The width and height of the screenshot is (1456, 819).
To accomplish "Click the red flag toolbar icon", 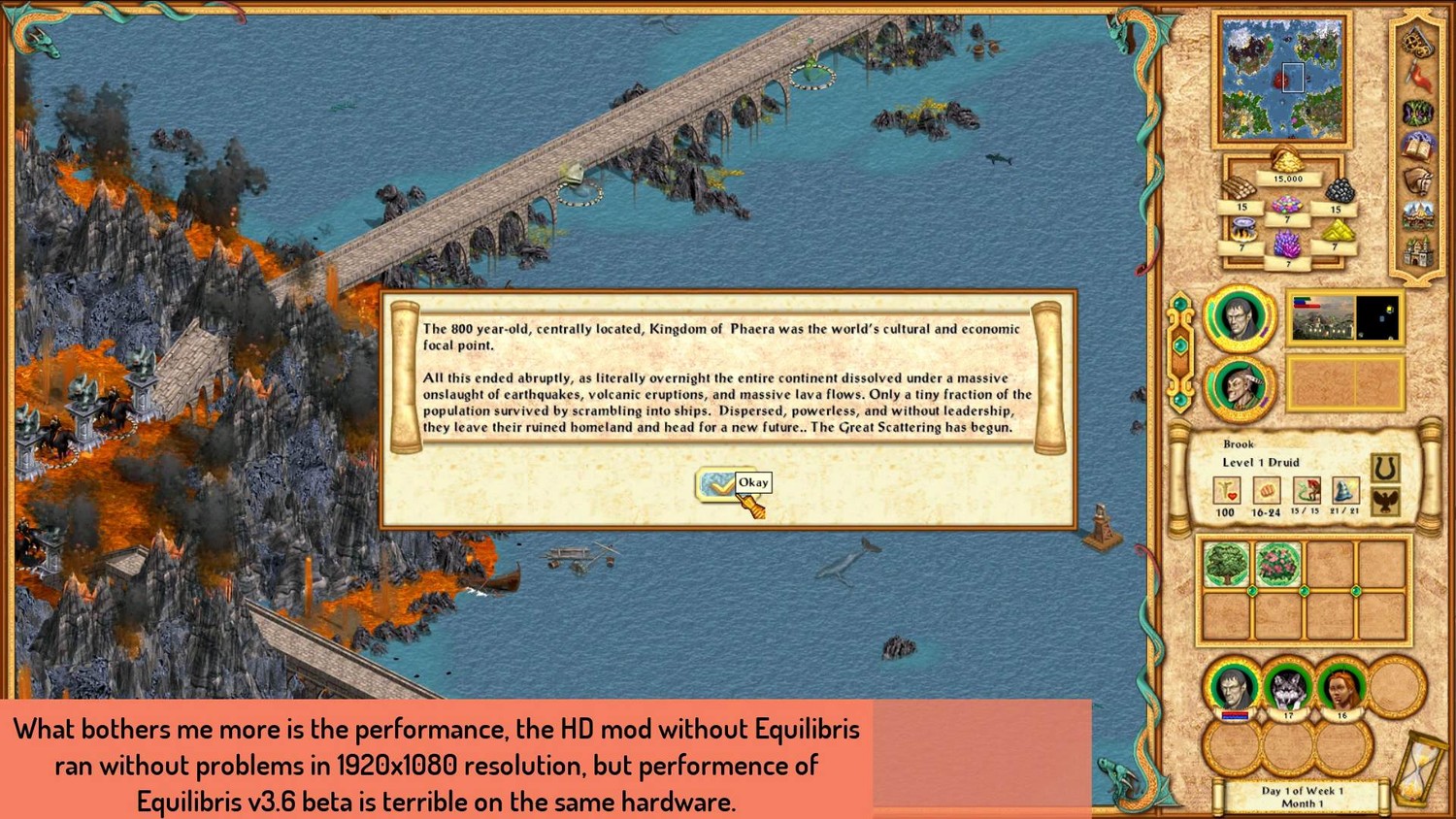I will [1418, 78].
